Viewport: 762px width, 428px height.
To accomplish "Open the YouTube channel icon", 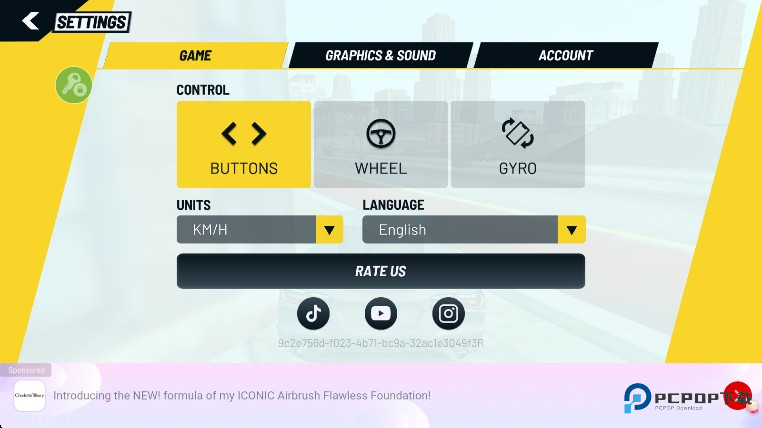I will tap(380, 313).
